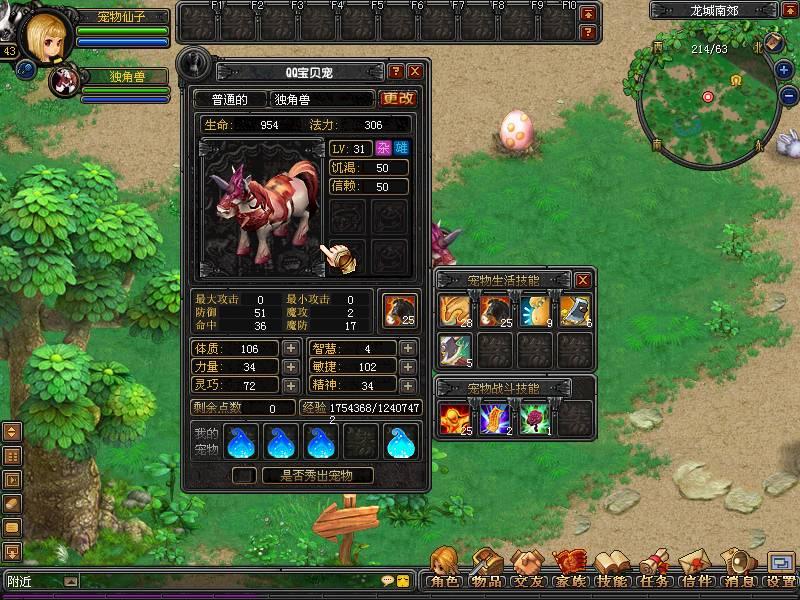
Task: Add a point to 体质
Action: click(x=290, y=349)
